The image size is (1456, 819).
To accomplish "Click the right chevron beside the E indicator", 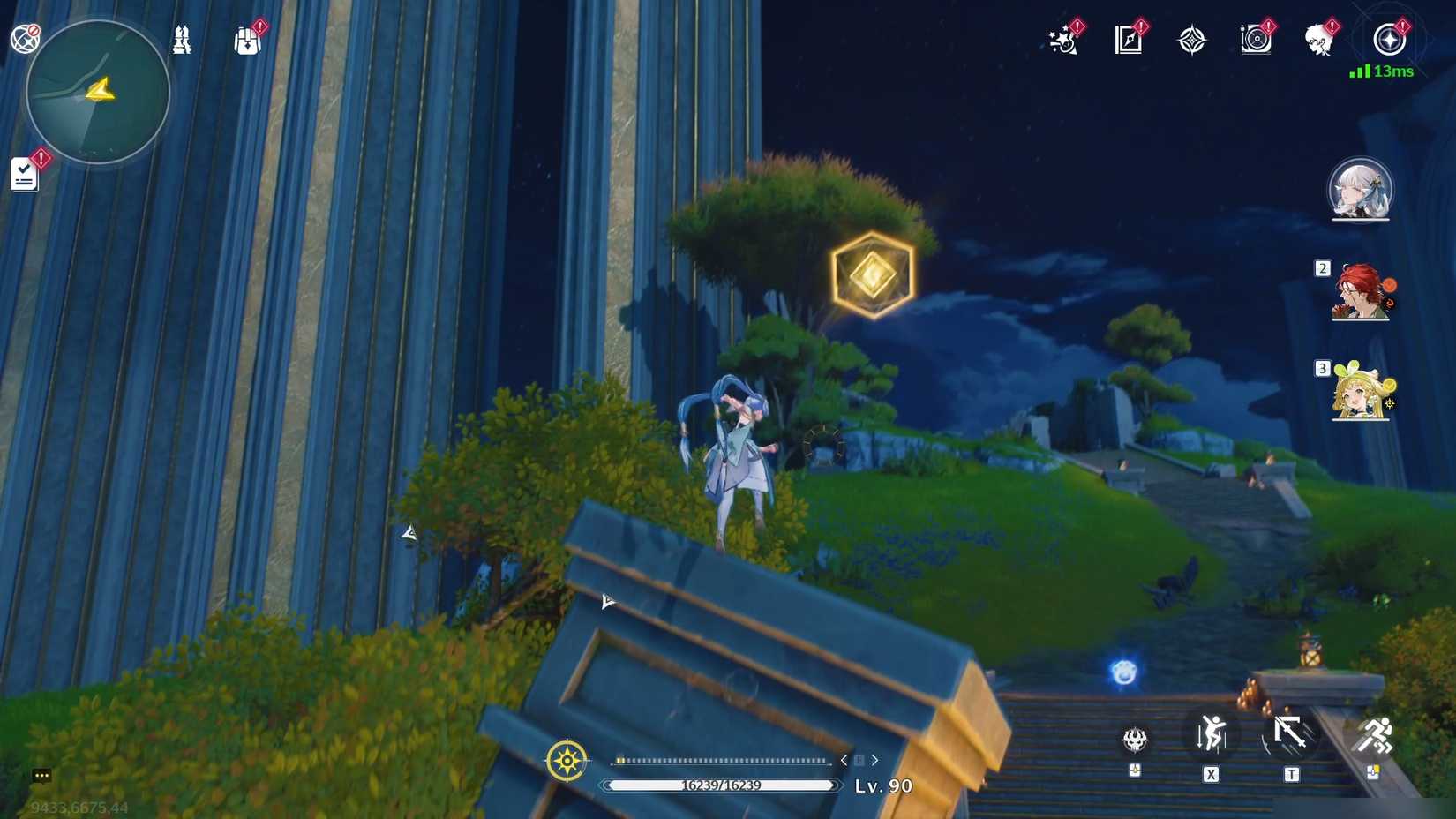I will tap(875, 759).
